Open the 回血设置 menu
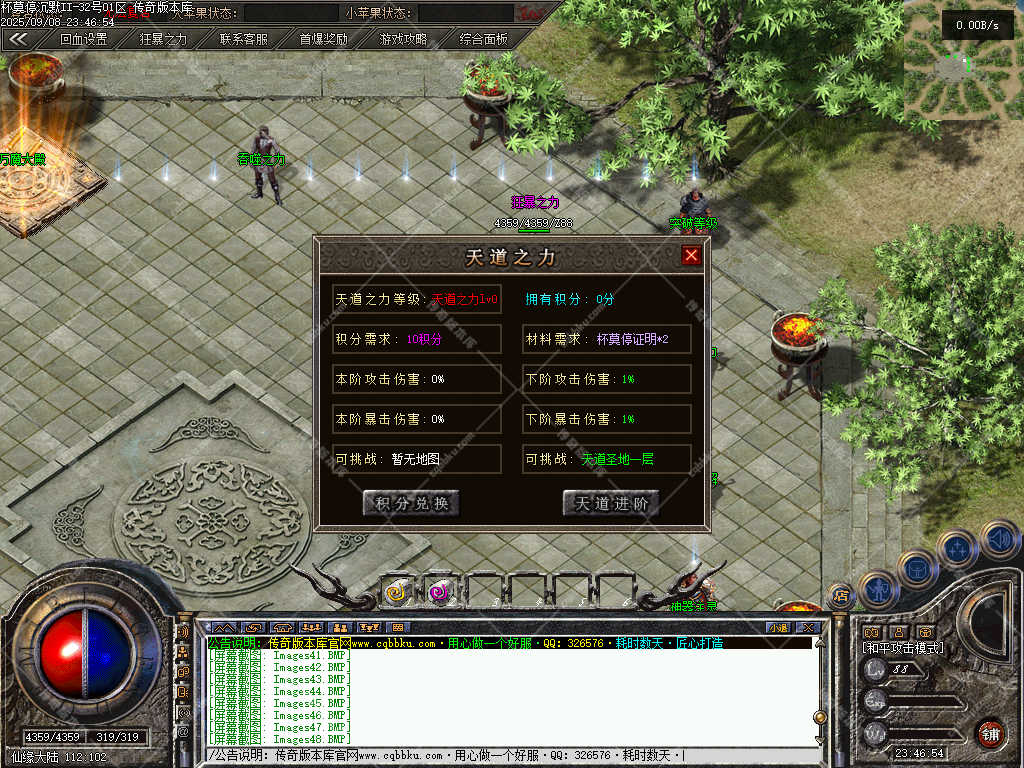This screenshot has height=768, width=1024. [x=83, y=40]
